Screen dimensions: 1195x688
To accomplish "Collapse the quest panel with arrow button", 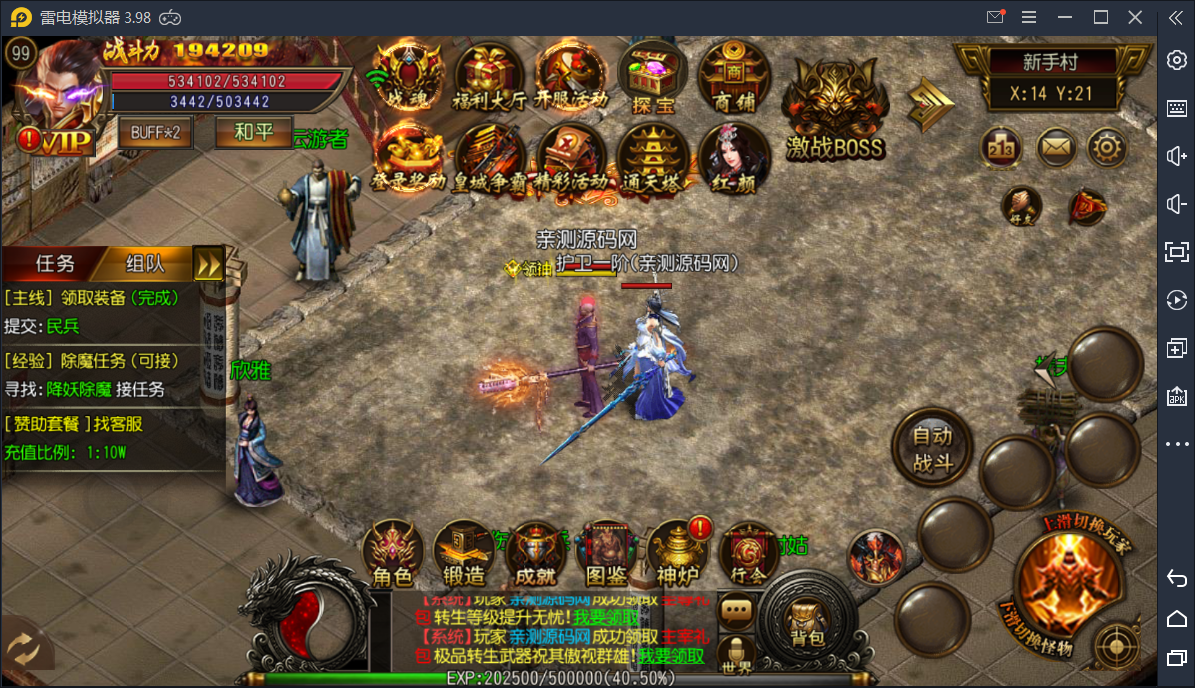I will (x=208, y=264).
